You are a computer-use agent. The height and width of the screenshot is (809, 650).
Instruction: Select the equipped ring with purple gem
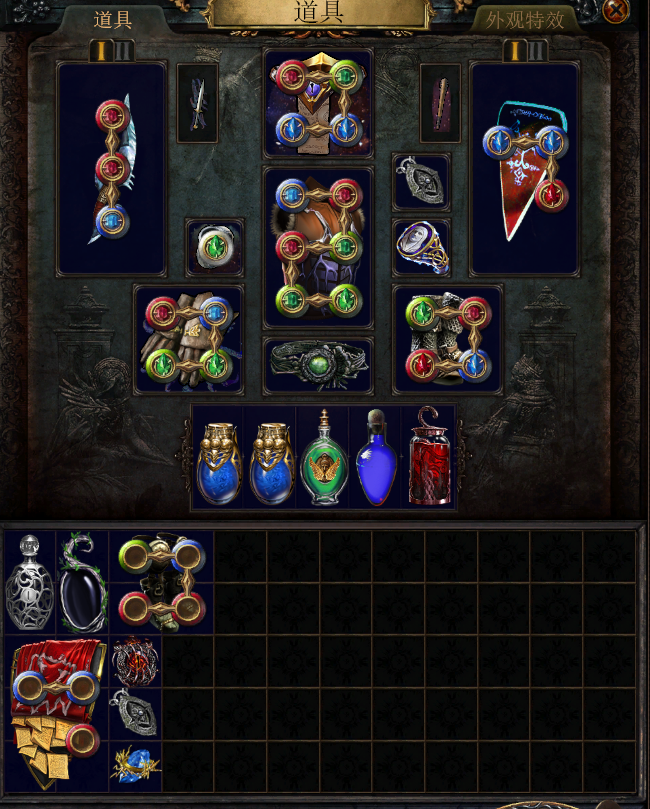coord(421,247)
